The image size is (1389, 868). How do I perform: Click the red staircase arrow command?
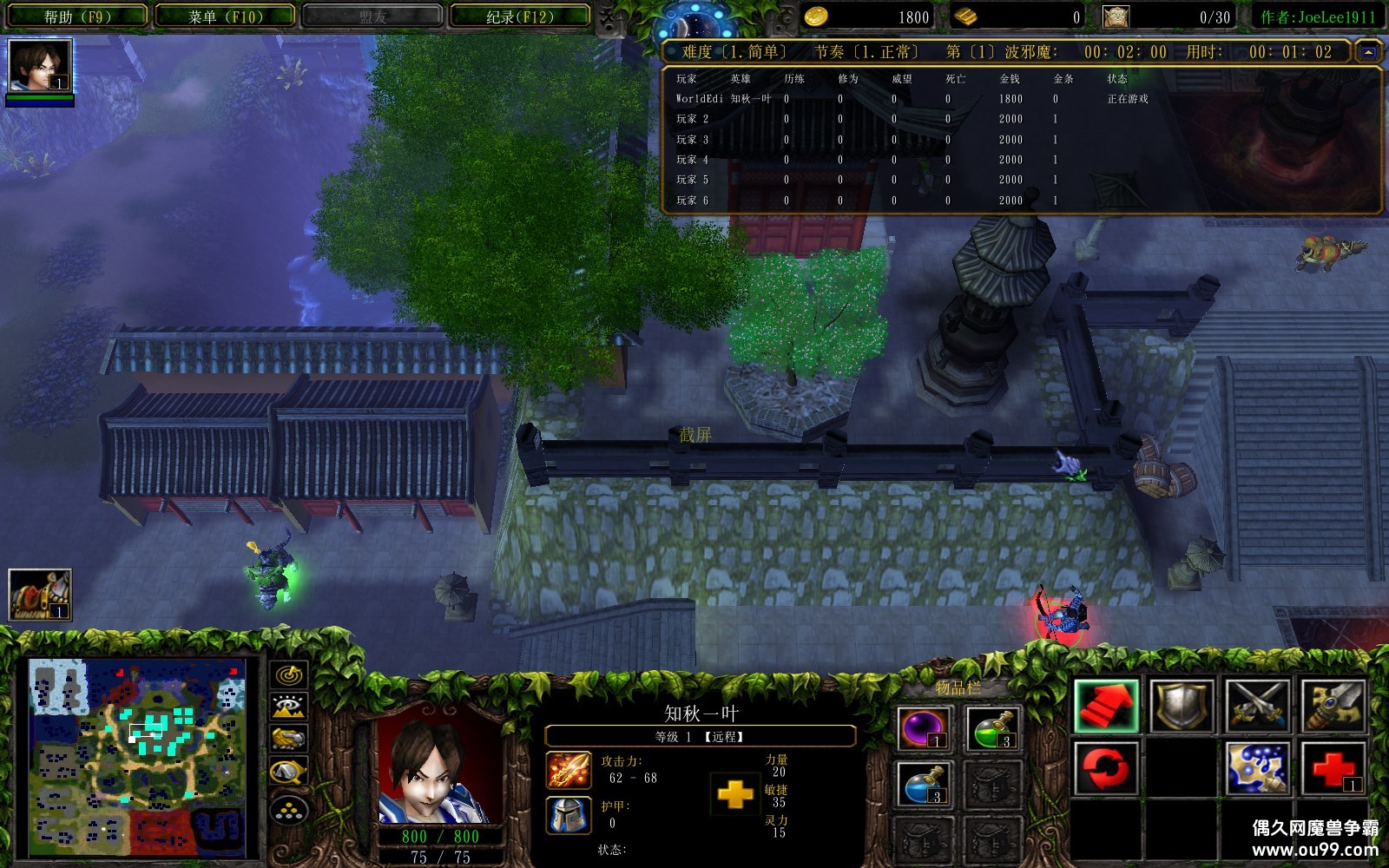click(x=1106, y=707)
